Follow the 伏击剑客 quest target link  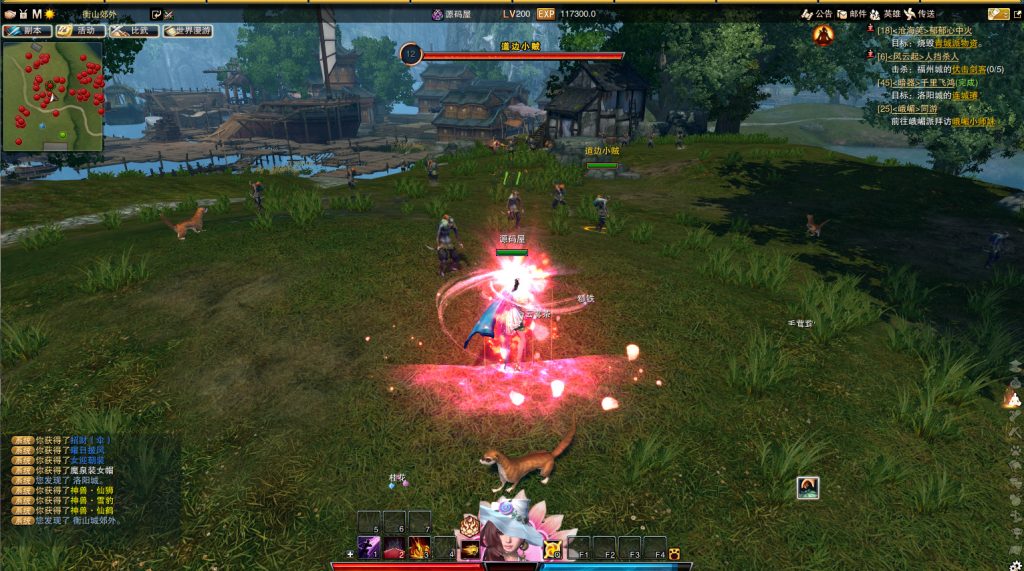970,70
